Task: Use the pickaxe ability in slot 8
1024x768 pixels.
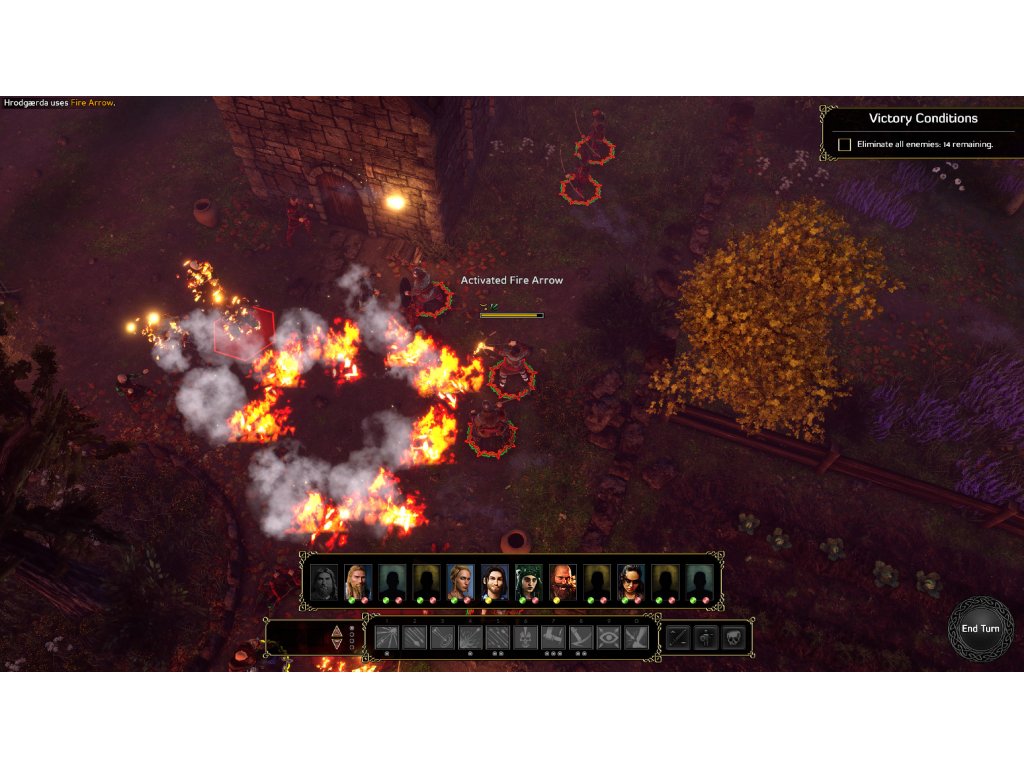Action: coord(581,637)
